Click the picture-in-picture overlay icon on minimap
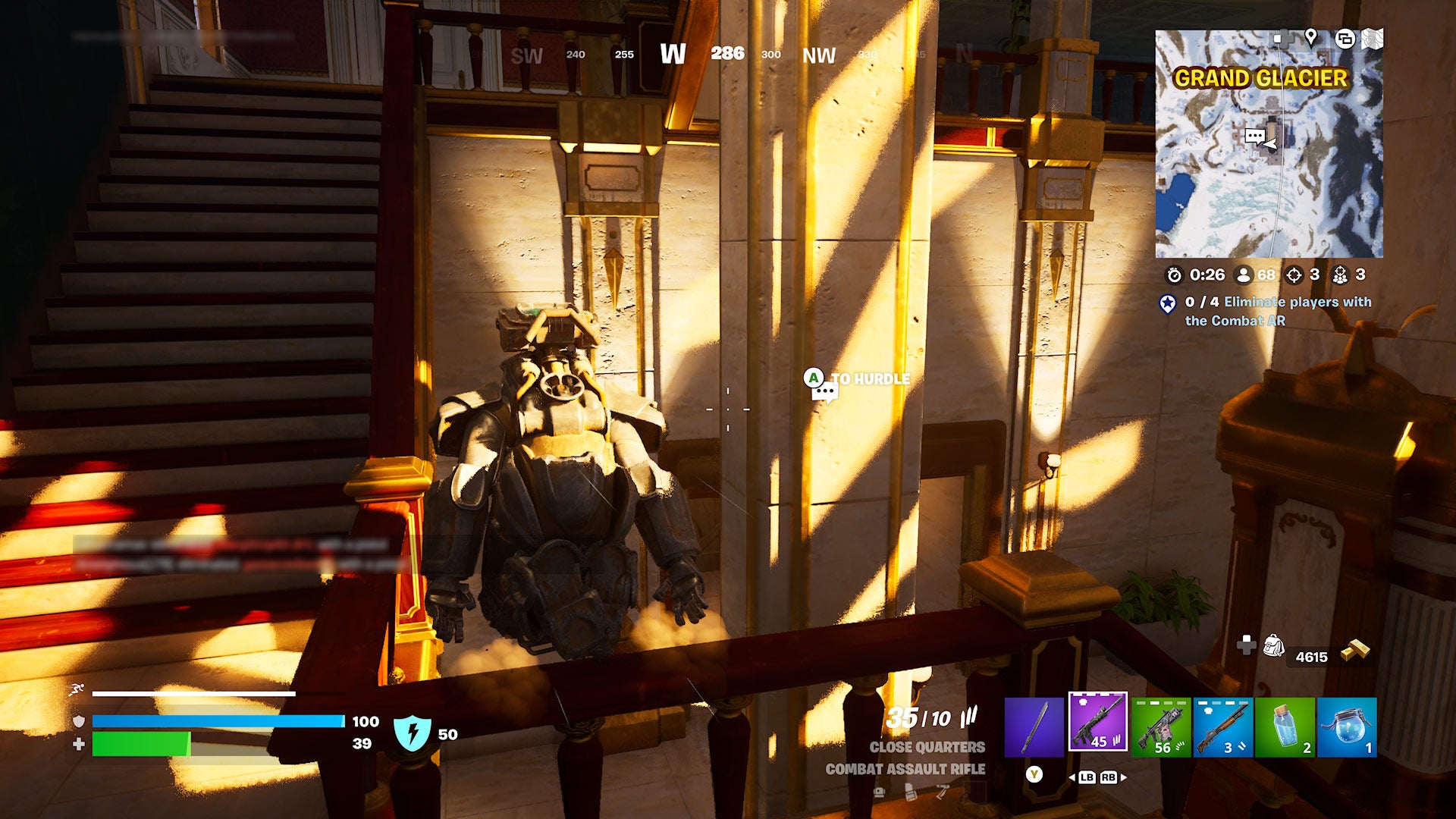Viewport: 1456px width, 819px height. click(x=1346, y=37)
